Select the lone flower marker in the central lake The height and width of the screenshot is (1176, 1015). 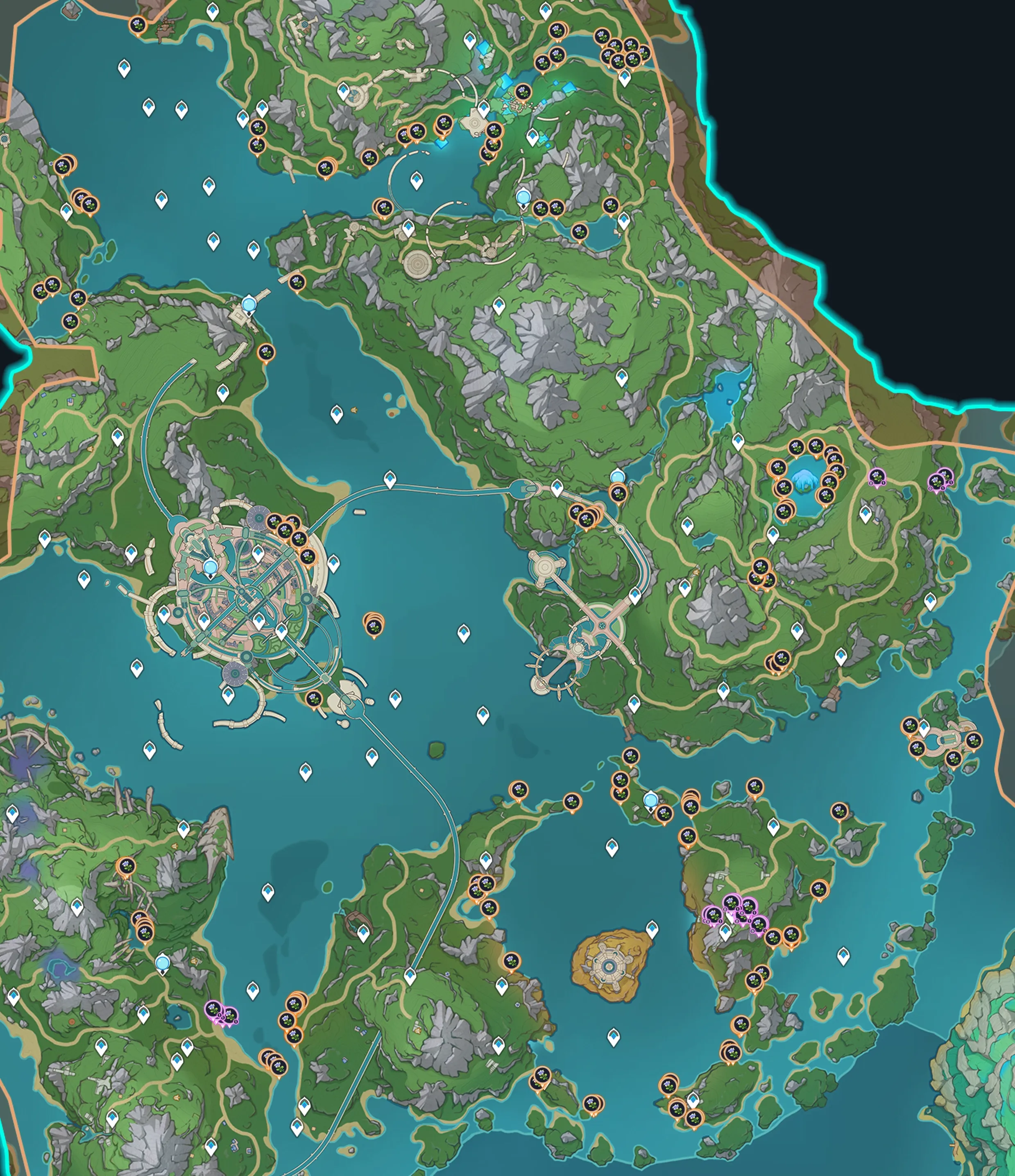pyautogui.click(x=373, y=626)
